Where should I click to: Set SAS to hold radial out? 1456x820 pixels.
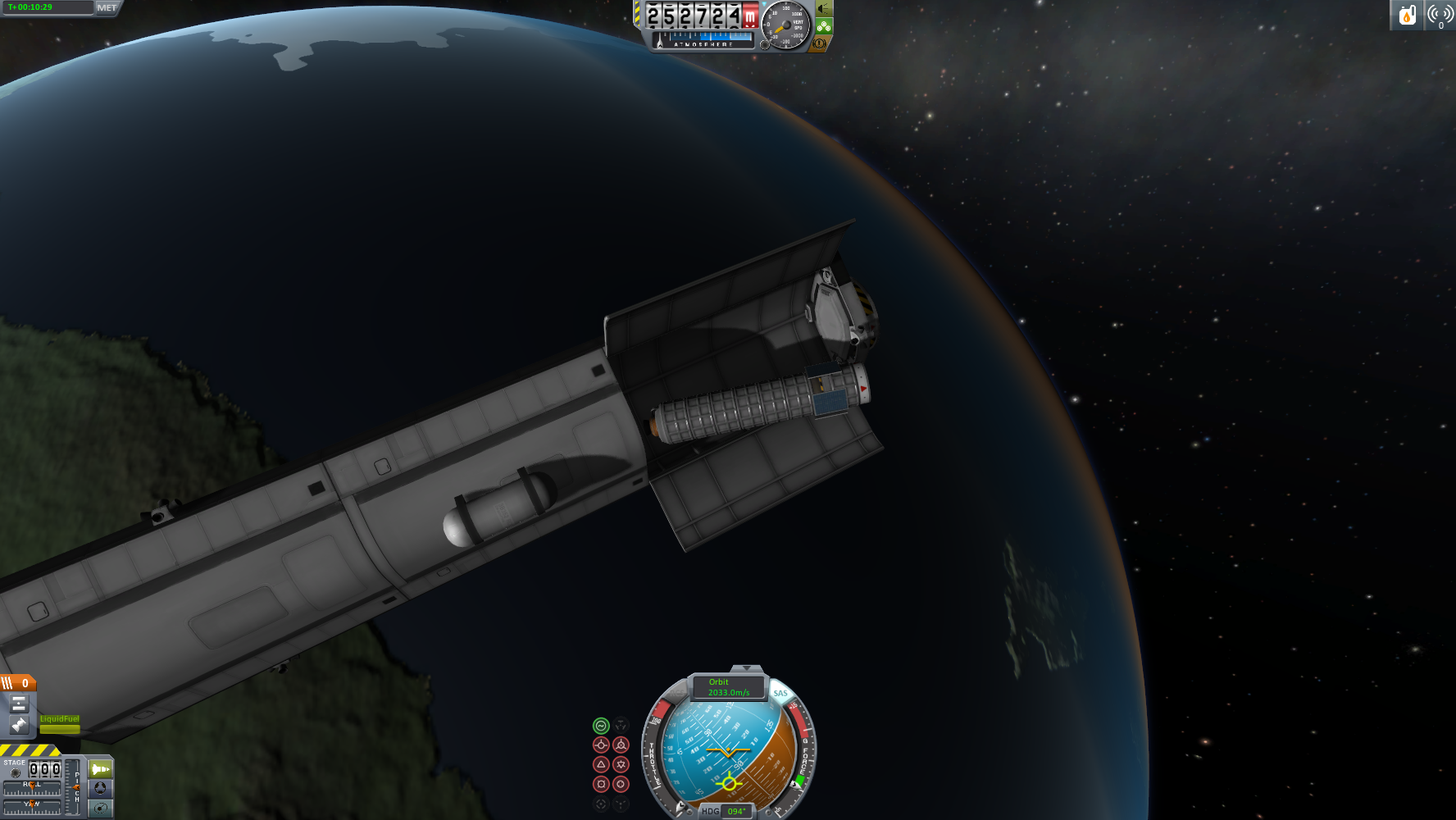point(621,784)
